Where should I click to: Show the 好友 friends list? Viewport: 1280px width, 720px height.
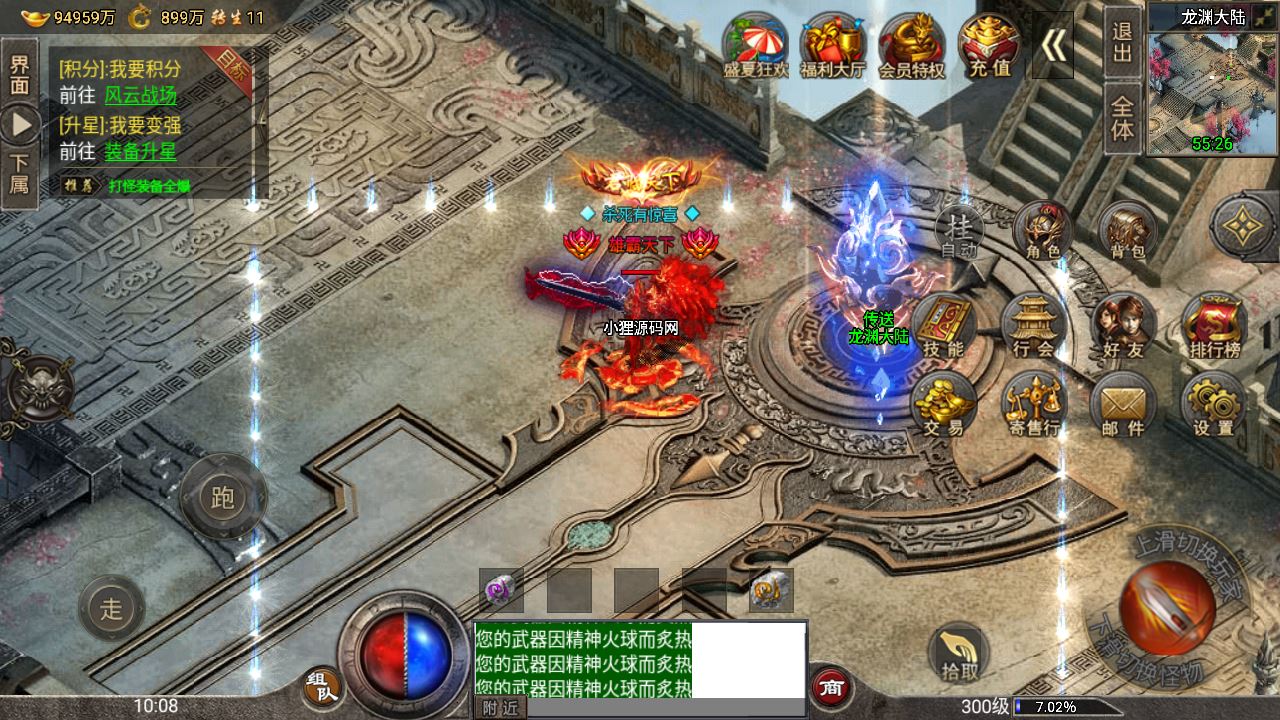pyautogui.click(x=1123, y=327)
